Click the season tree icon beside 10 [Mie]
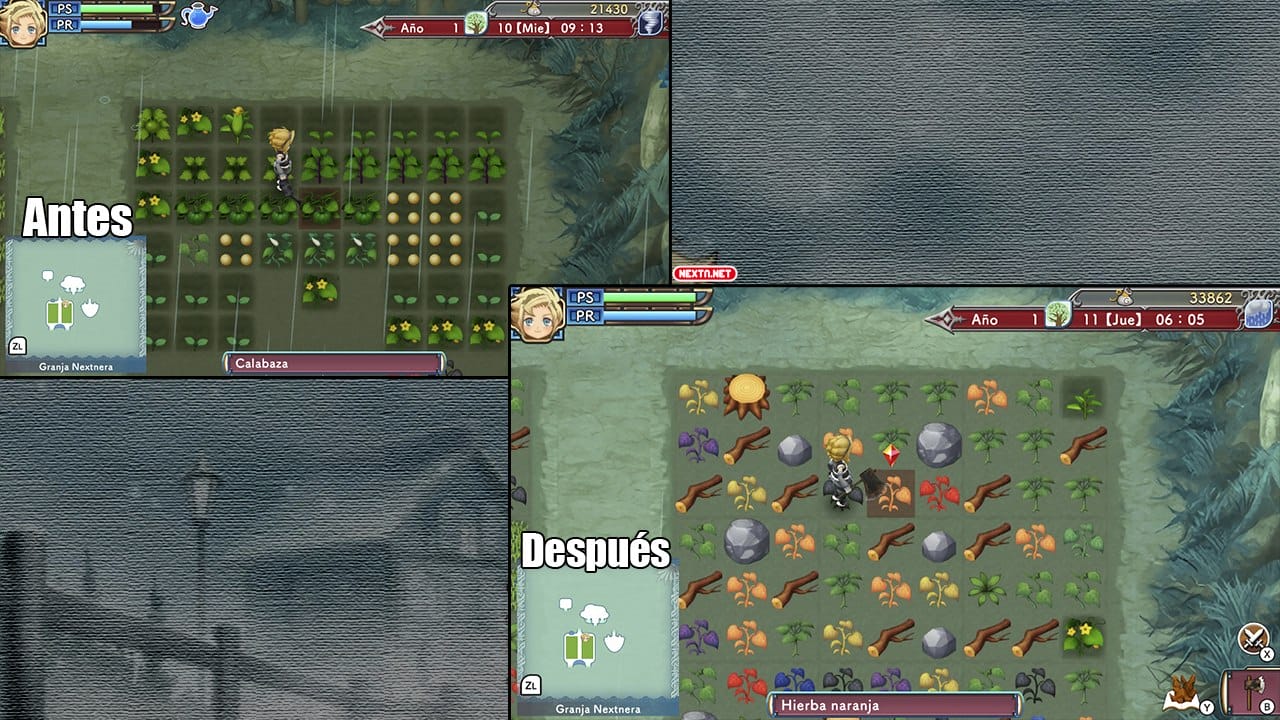This screenshot has width=1280, height=720. (x=476, y=24)
